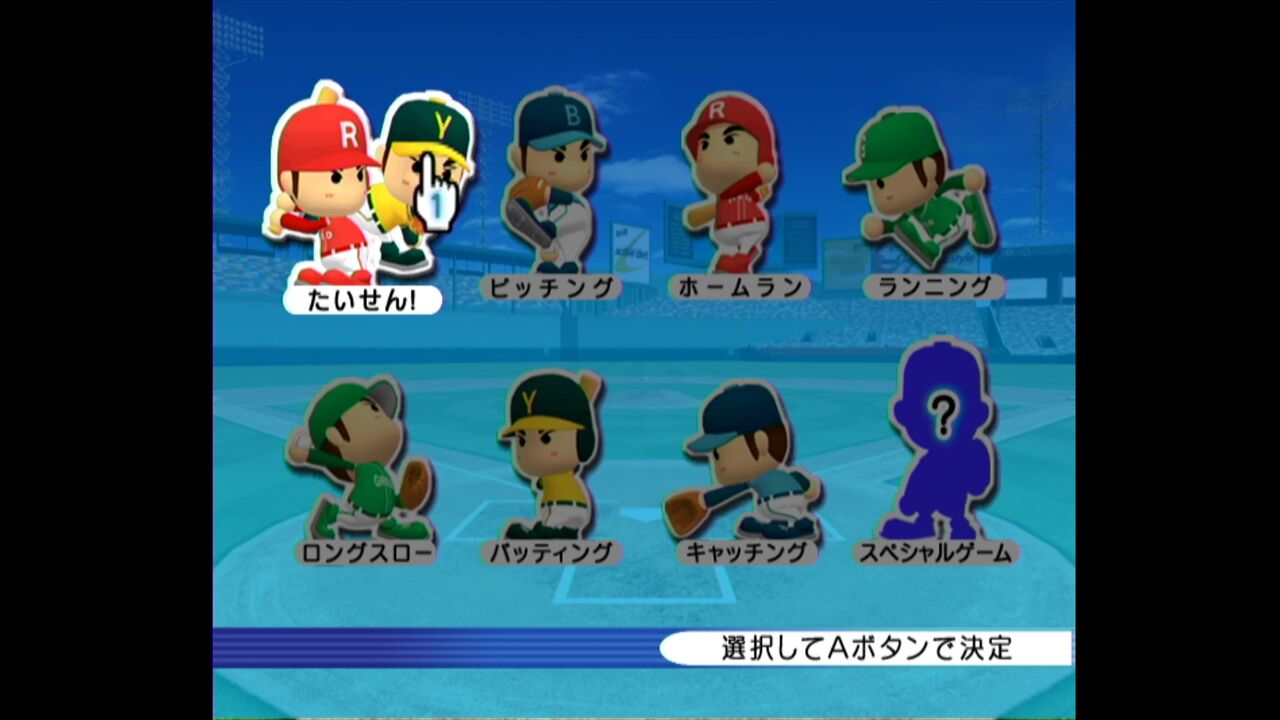Click the キャッチング text label
This screenshot has width=1280, height=720.
coord(748,550)
